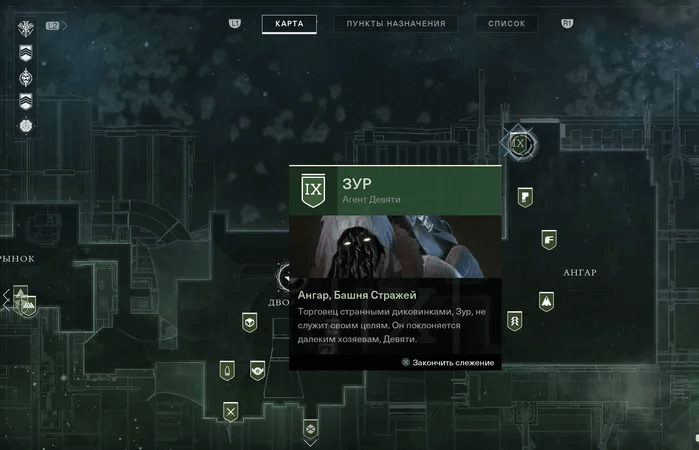699x450 pixels.
Task: Open the crossed swords Crucible vendor marker
Action: click(x=231, y=410)
